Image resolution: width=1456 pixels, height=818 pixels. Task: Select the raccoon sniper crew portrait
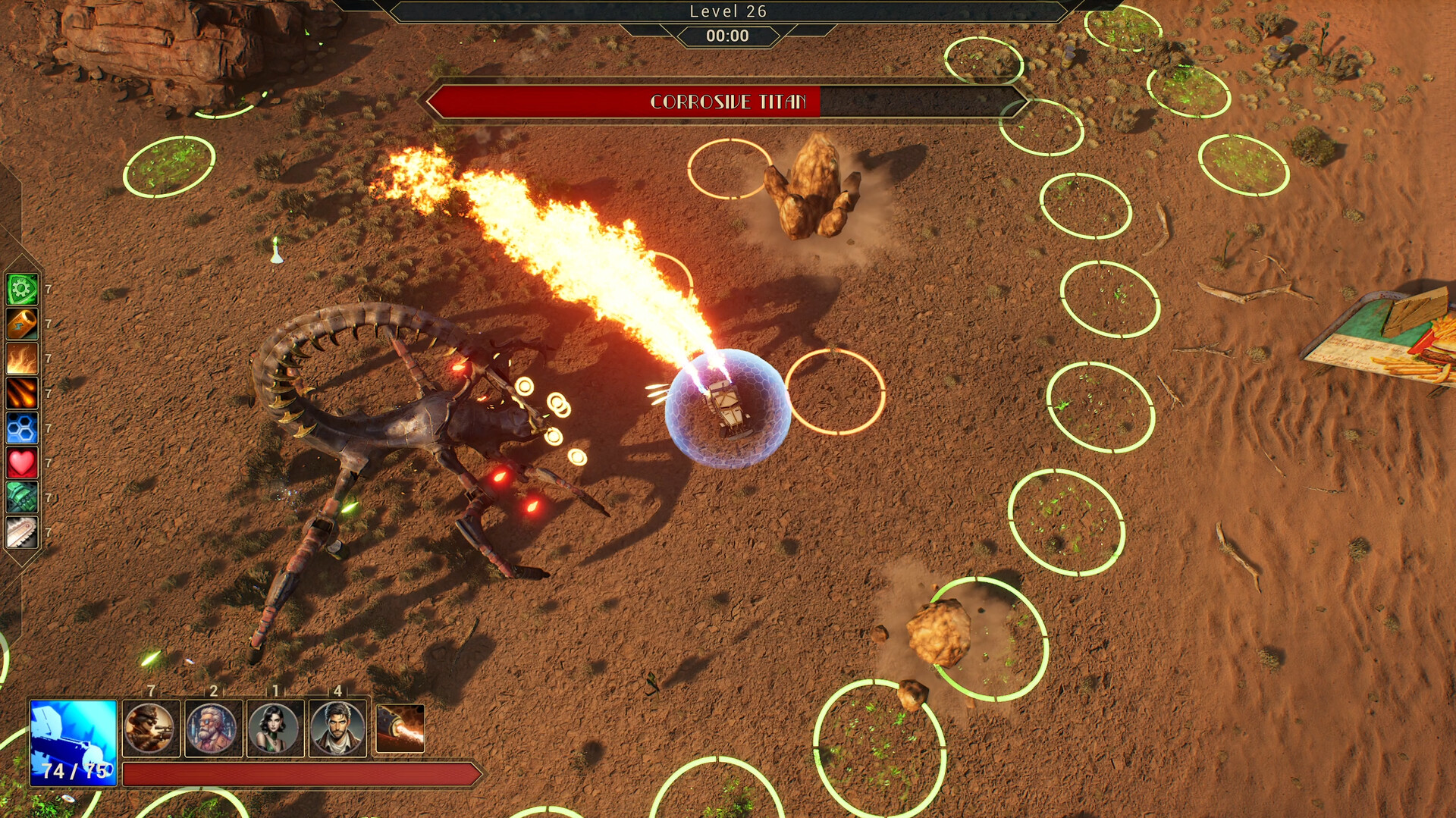point(149,726)
